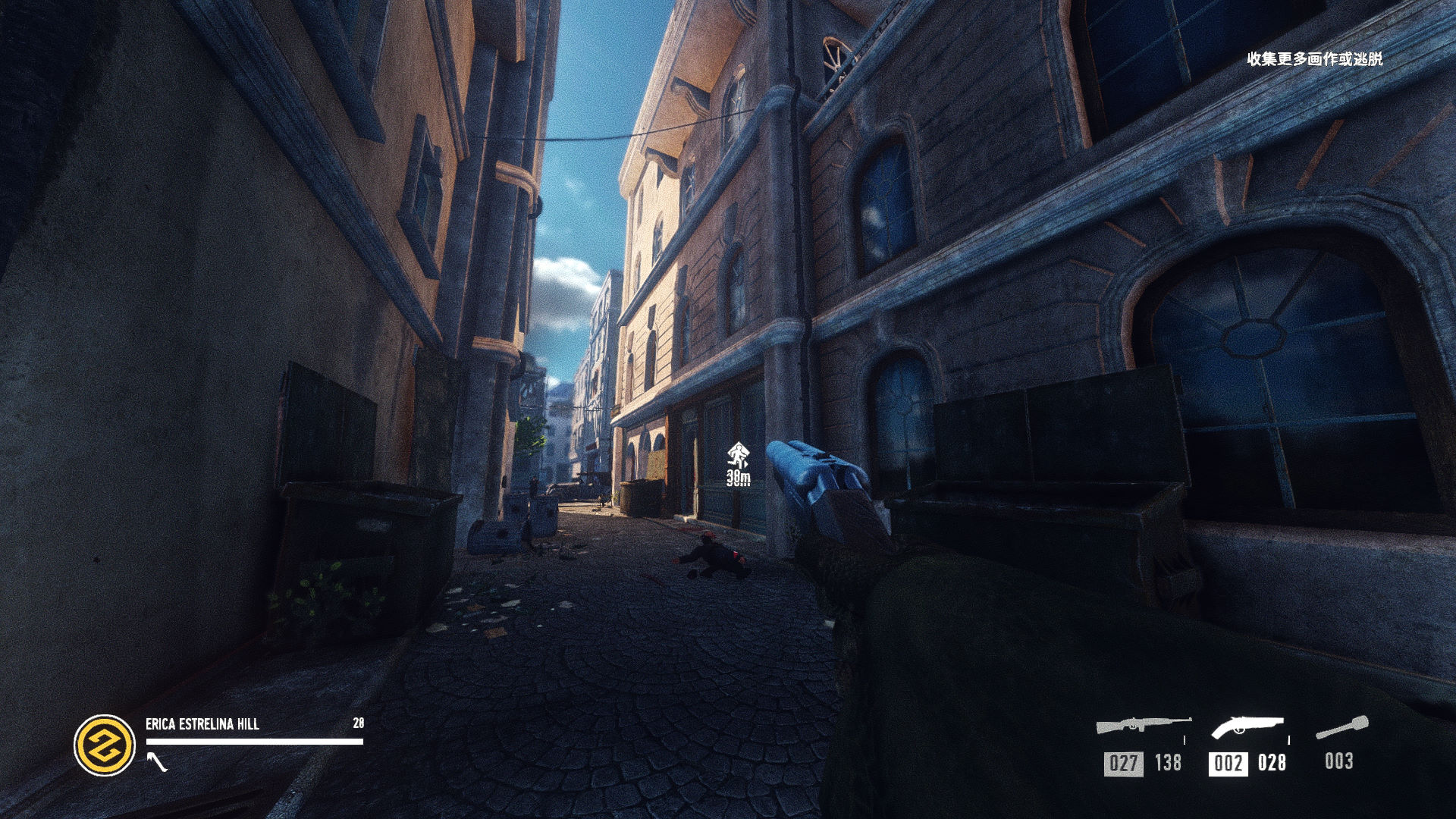Image resolution: width=1456 pixels, height=819 pixels.
Task: Select the name label ERICA ESTRELINA HILL
Action: (x=201, y=724)
